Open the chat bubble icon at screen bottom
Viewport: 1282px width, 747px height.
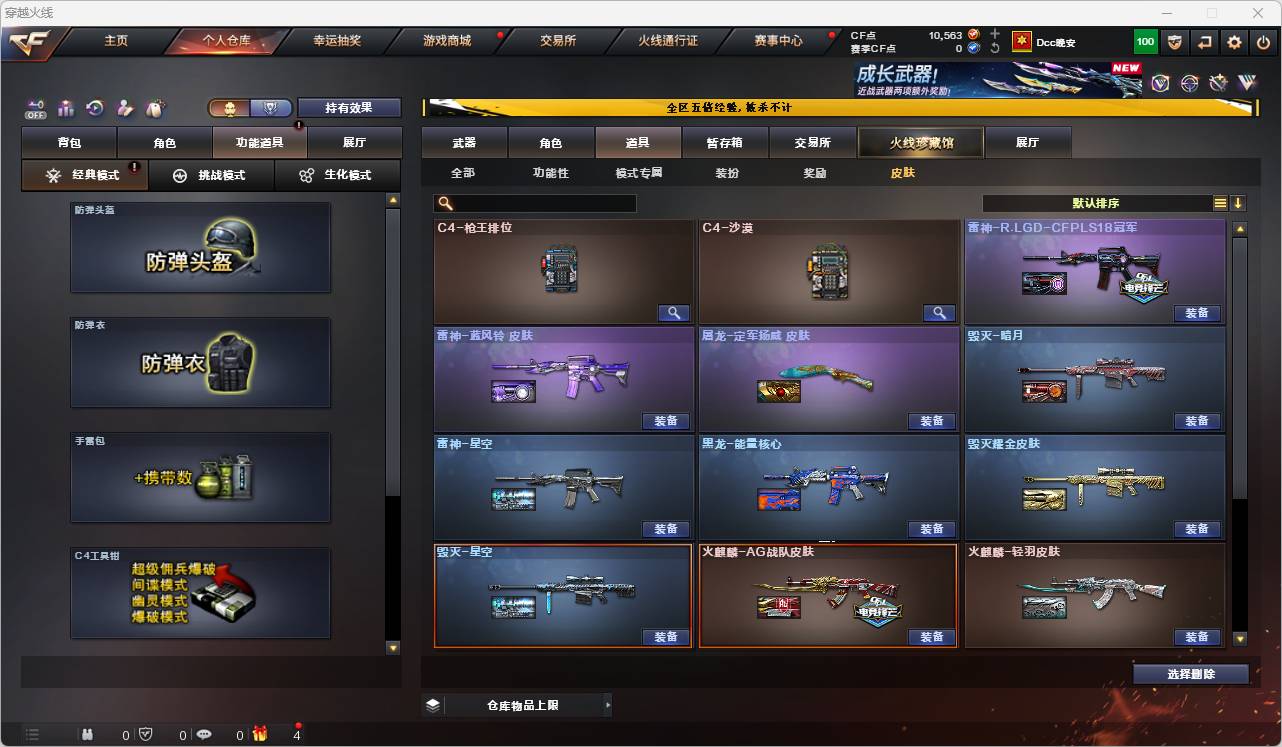[x=204, y=734]
